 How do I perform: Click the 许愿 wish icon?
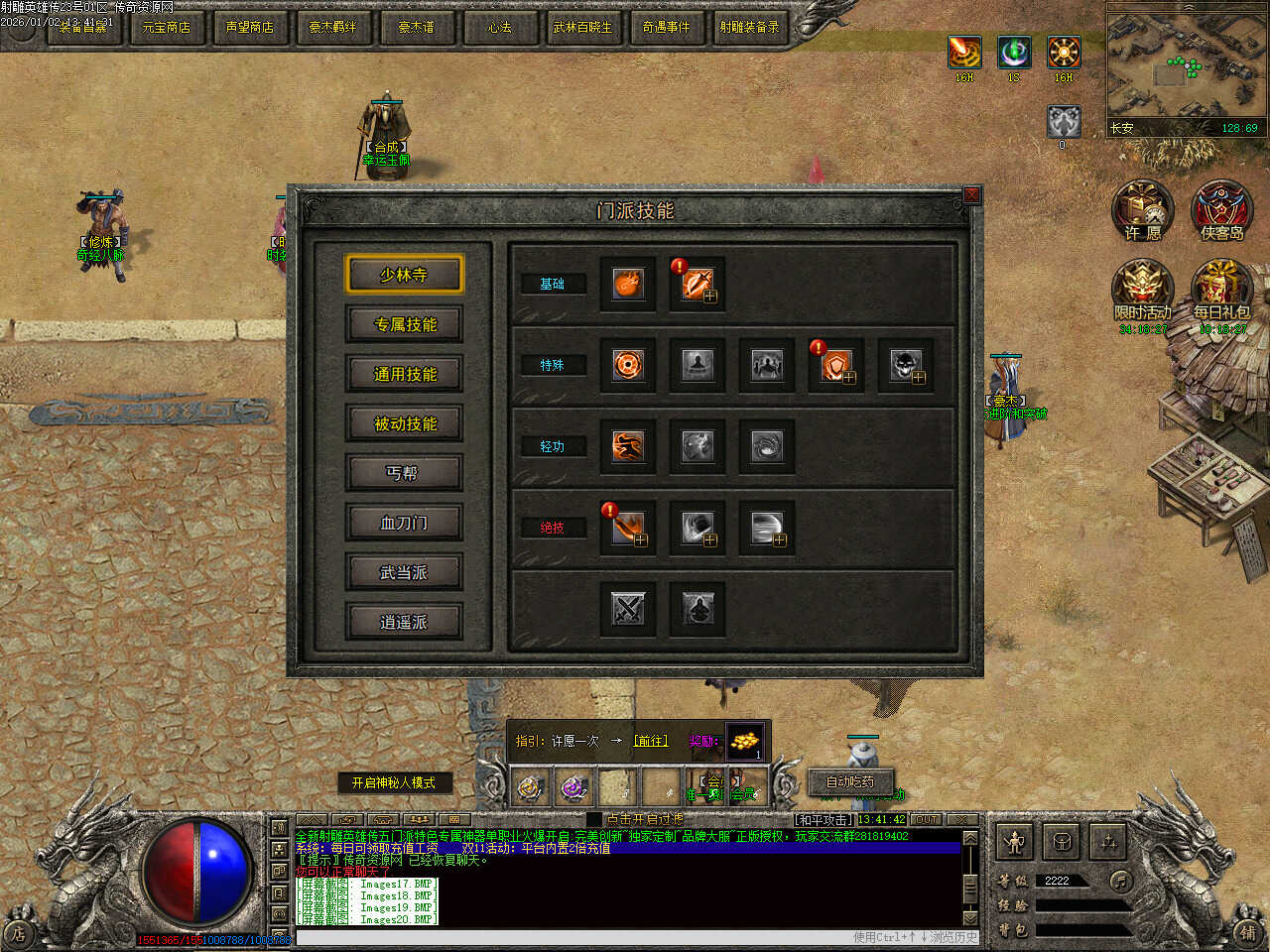coord(1142,211)
